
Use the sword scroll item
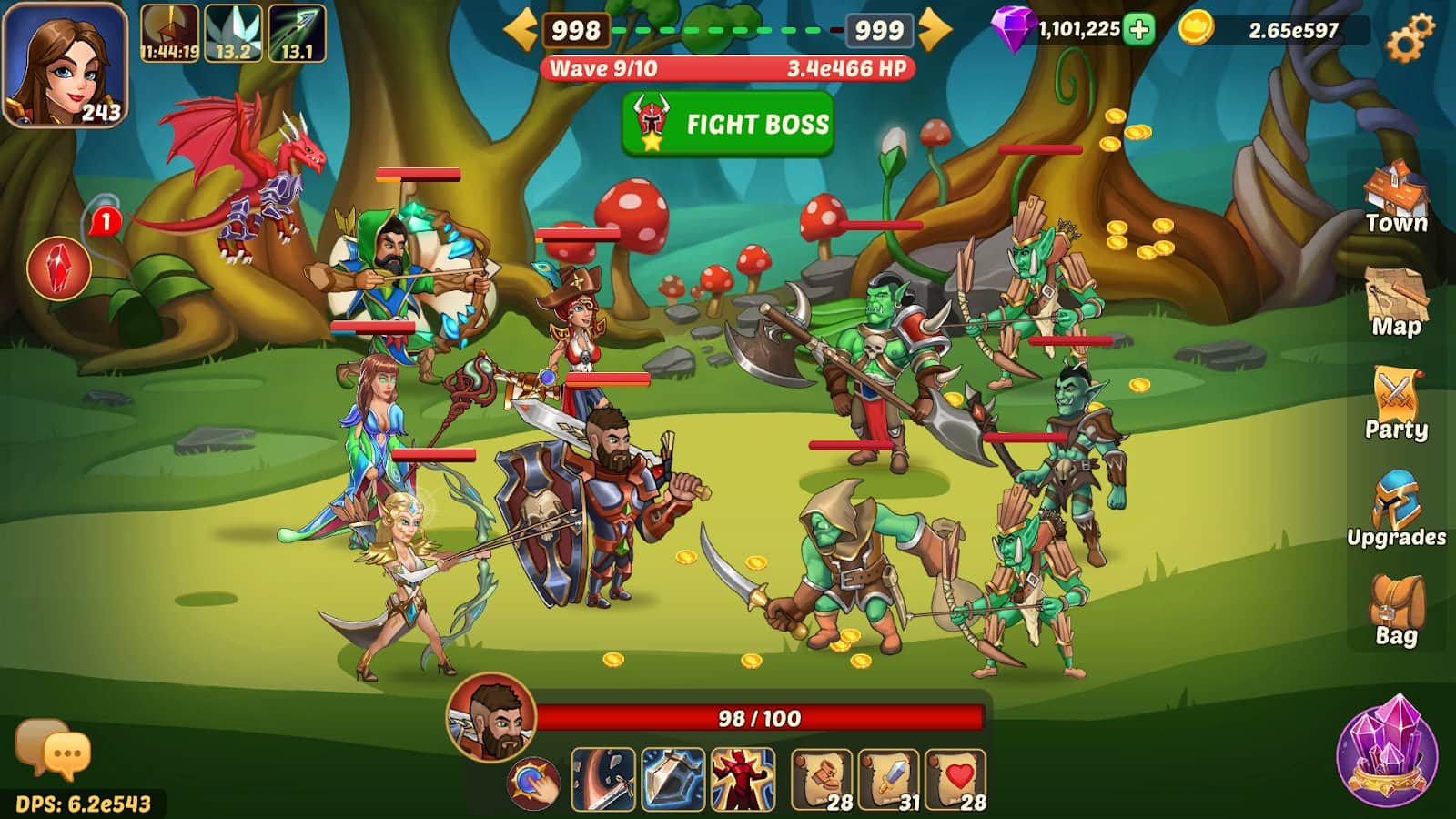click(889, 779)
